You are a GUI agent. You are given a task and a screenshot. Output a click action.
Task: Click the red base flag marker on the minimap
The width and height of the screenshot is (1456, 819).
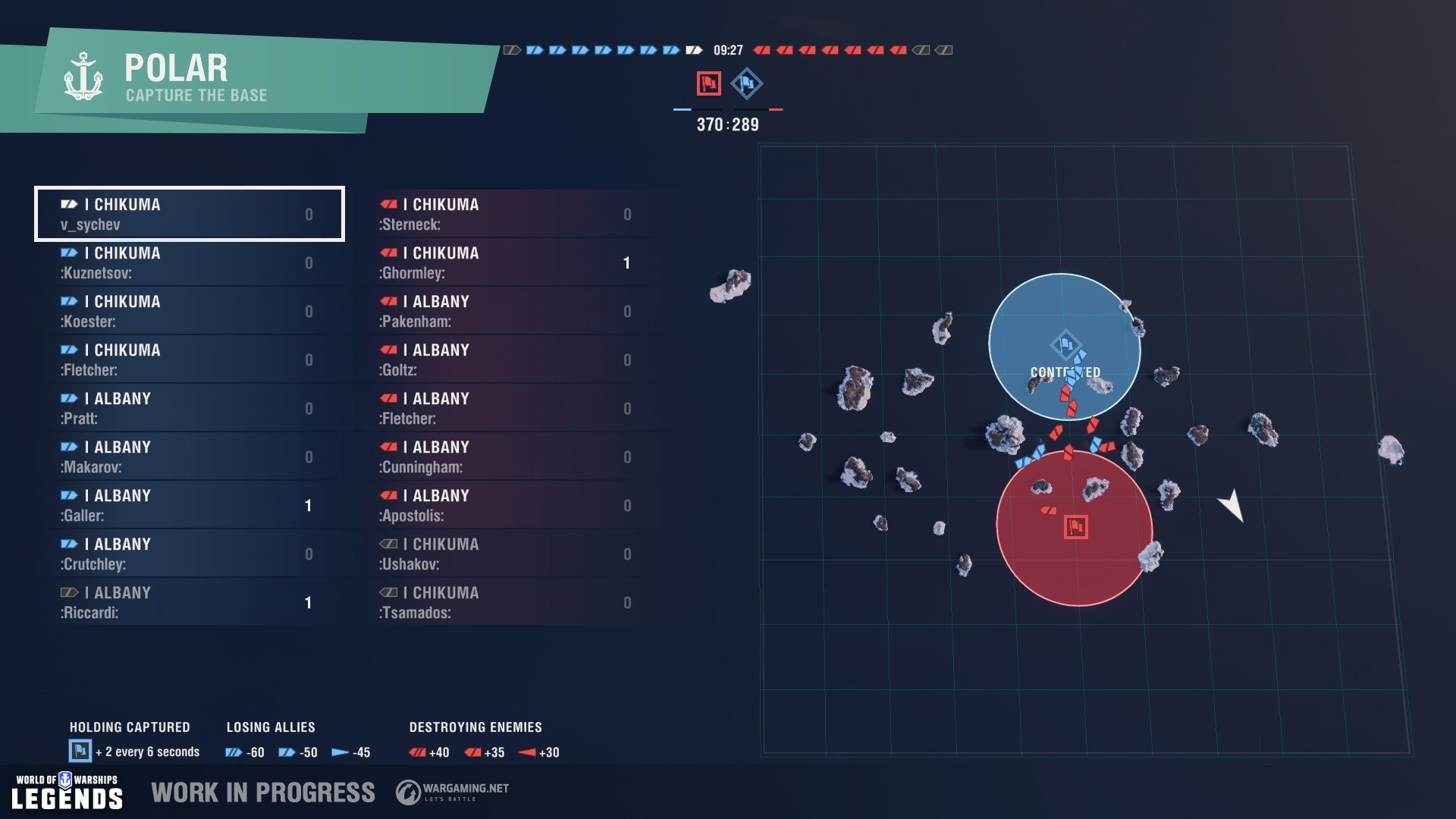(1077, 525)
